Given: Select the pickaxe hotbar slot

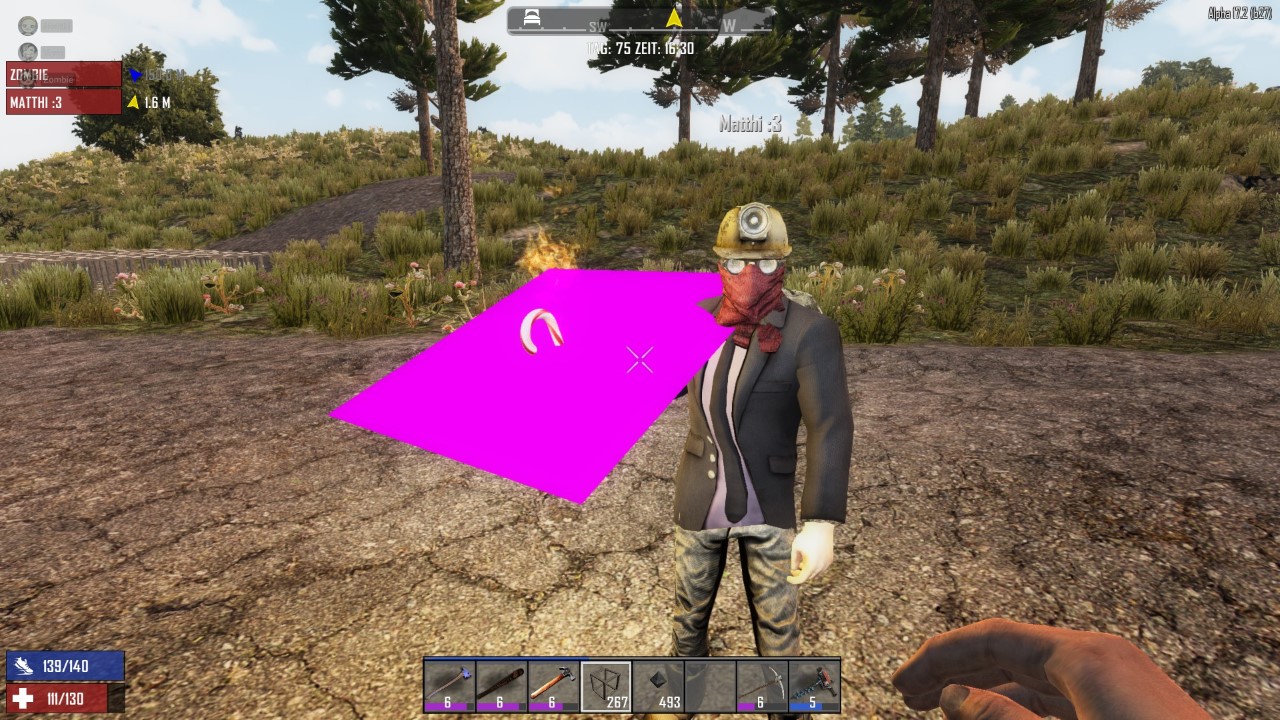Looking at the screenshot, I should (x=762, y=686).
